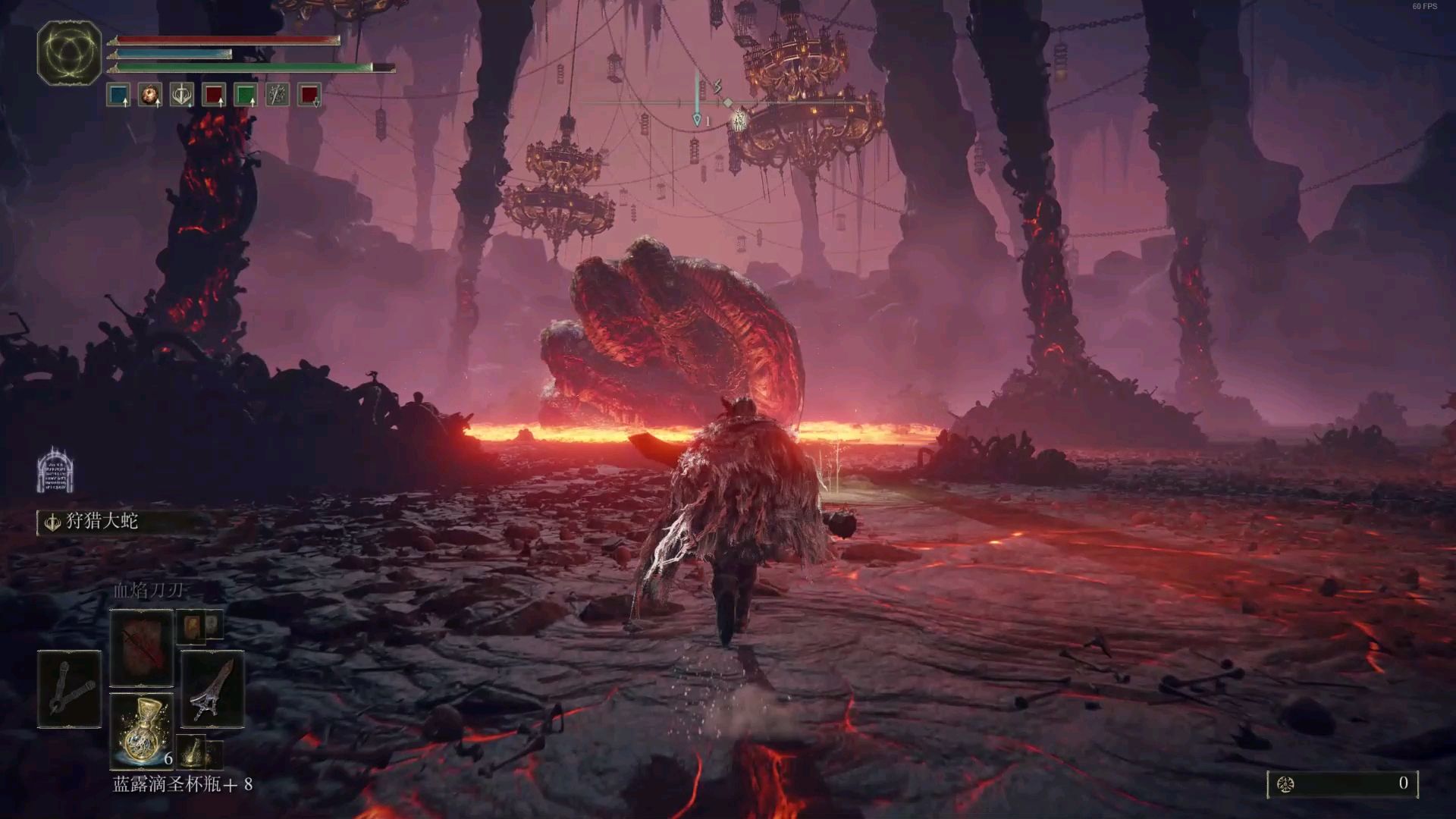Select the left-hand flail weapon slot
This screenshot has width=1456, height=819.
coord(69,689)
